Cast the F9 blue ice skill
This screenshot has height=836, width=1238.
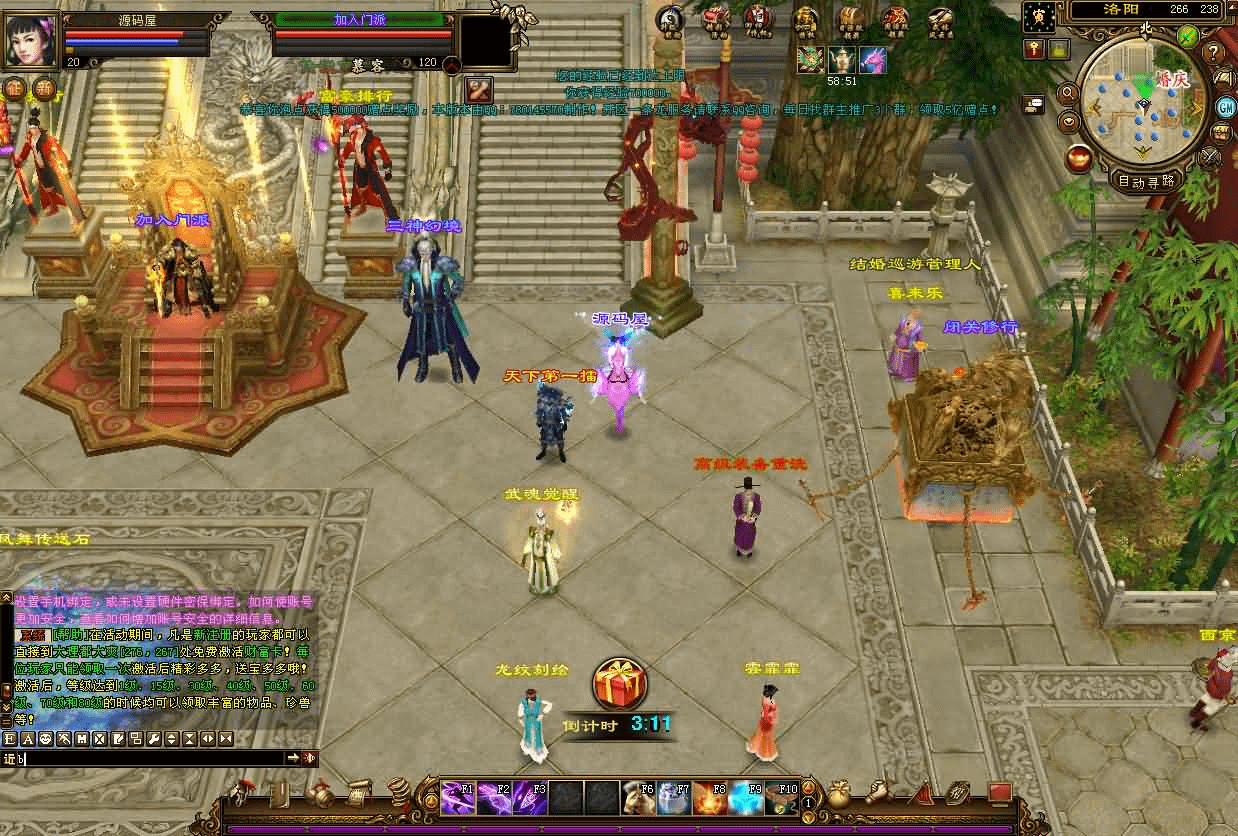tap(745, 797)
